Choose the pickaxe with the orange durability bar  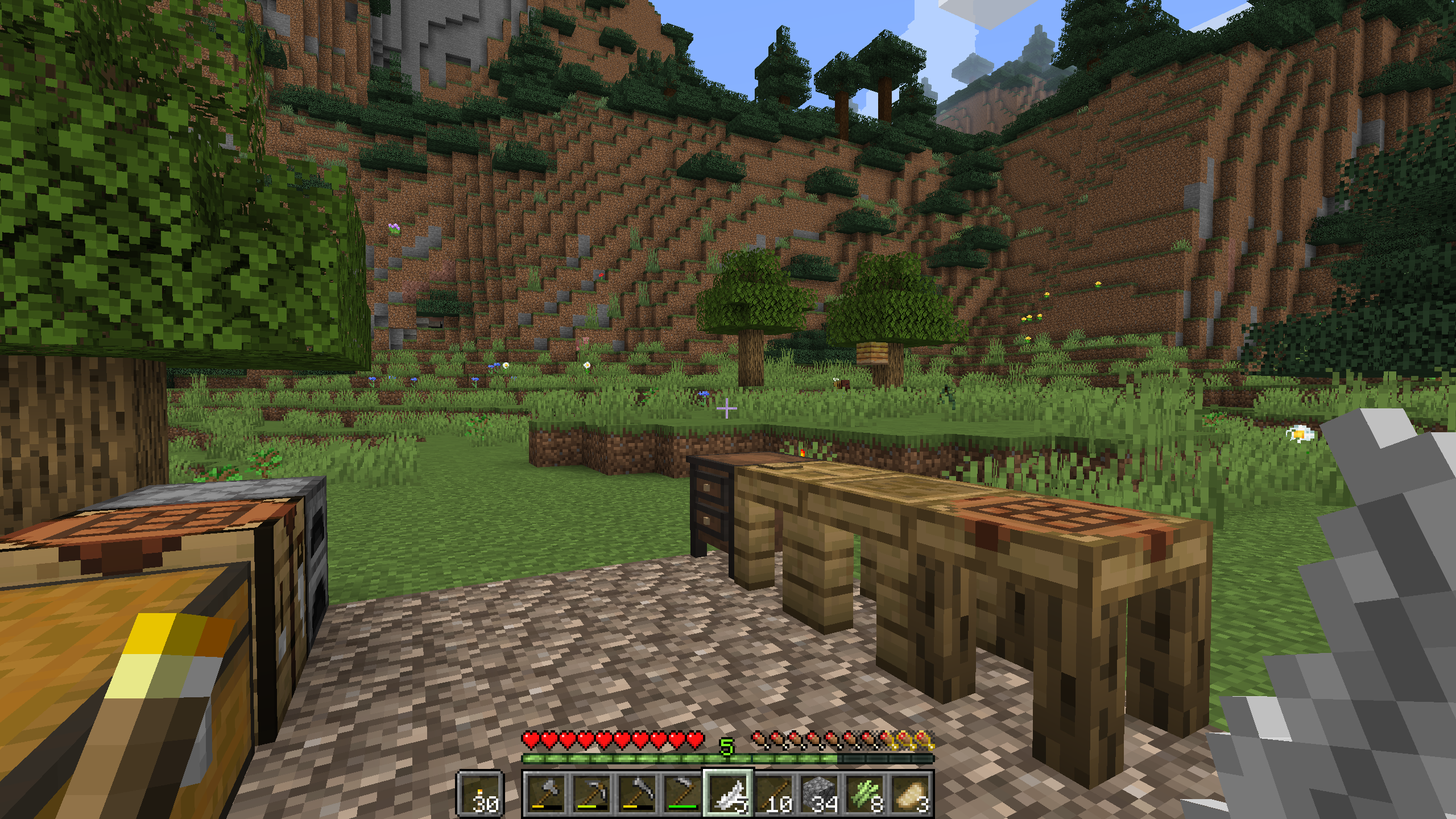pos(637,793)
